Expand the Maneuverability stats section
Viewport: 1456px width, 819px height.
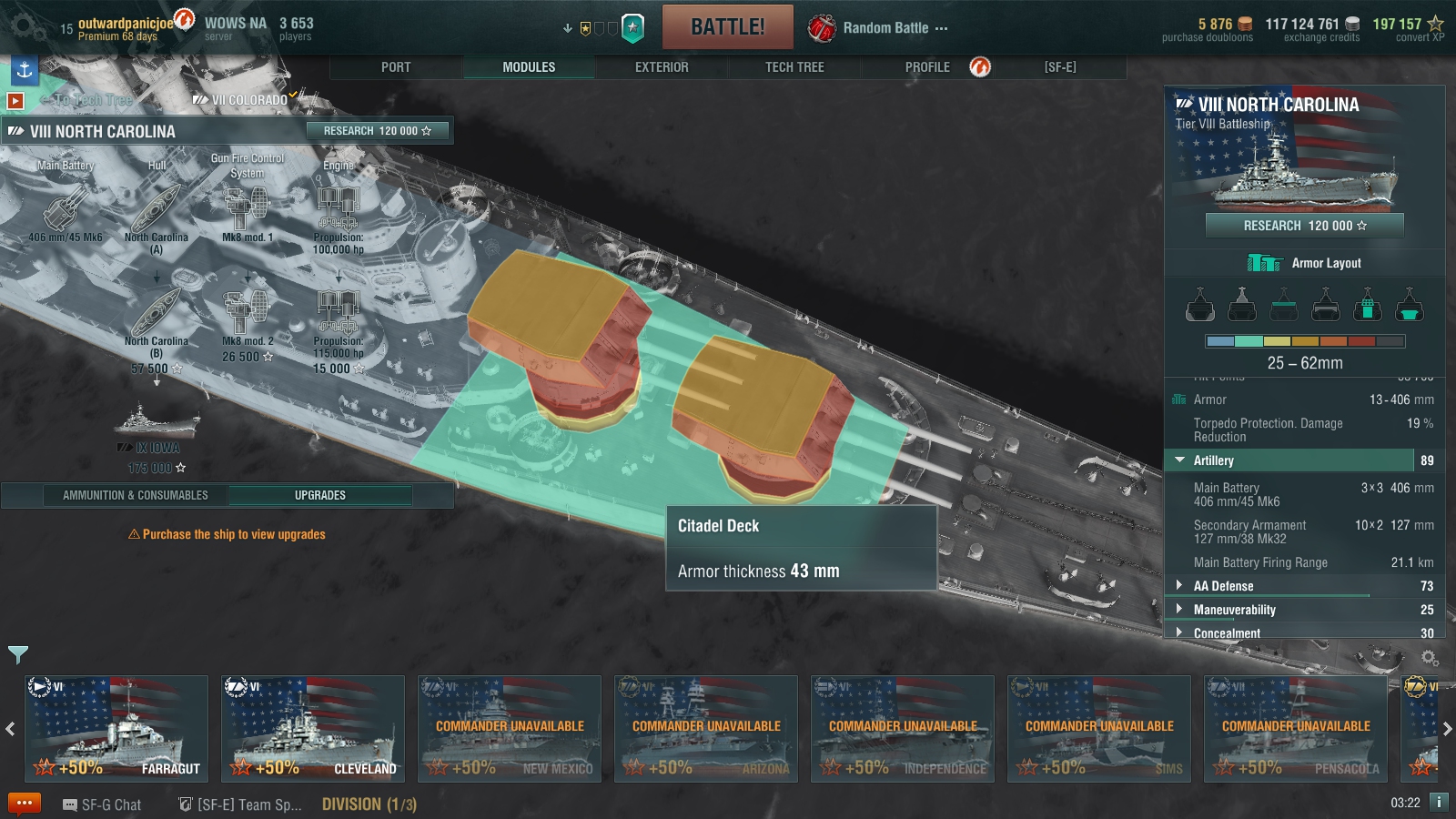coord(1234,610)
